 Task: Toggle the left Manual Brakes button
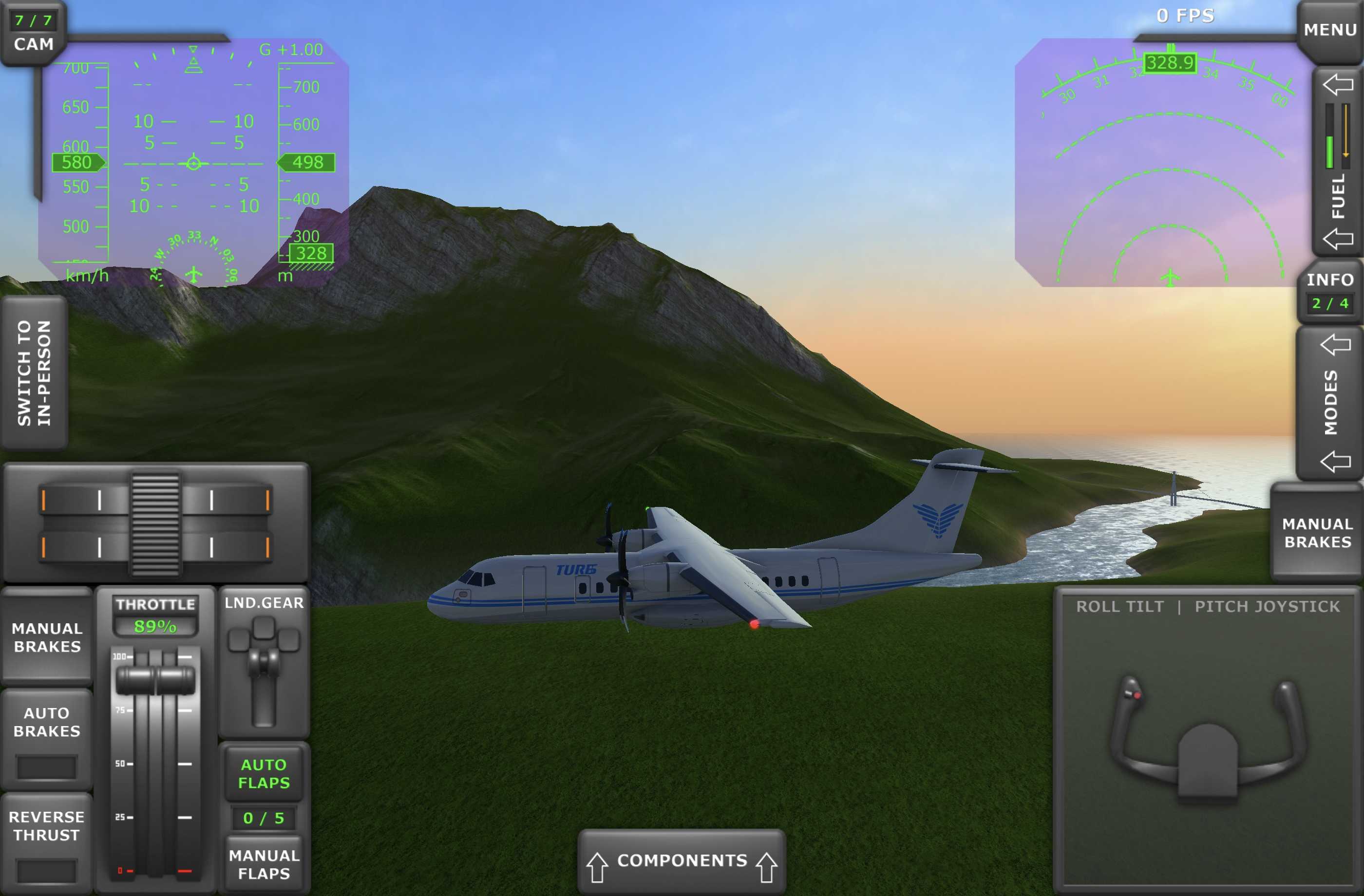[x=47, y=637]
